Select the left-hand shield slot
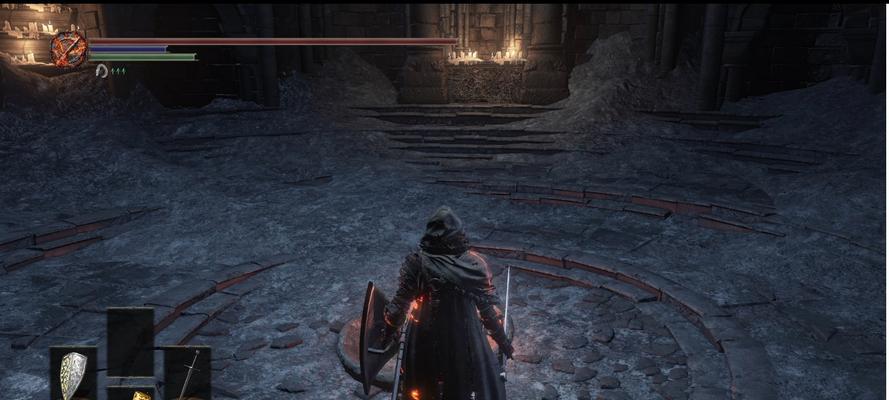This screenshot has height=400, width=889. (x=73, y=375)
